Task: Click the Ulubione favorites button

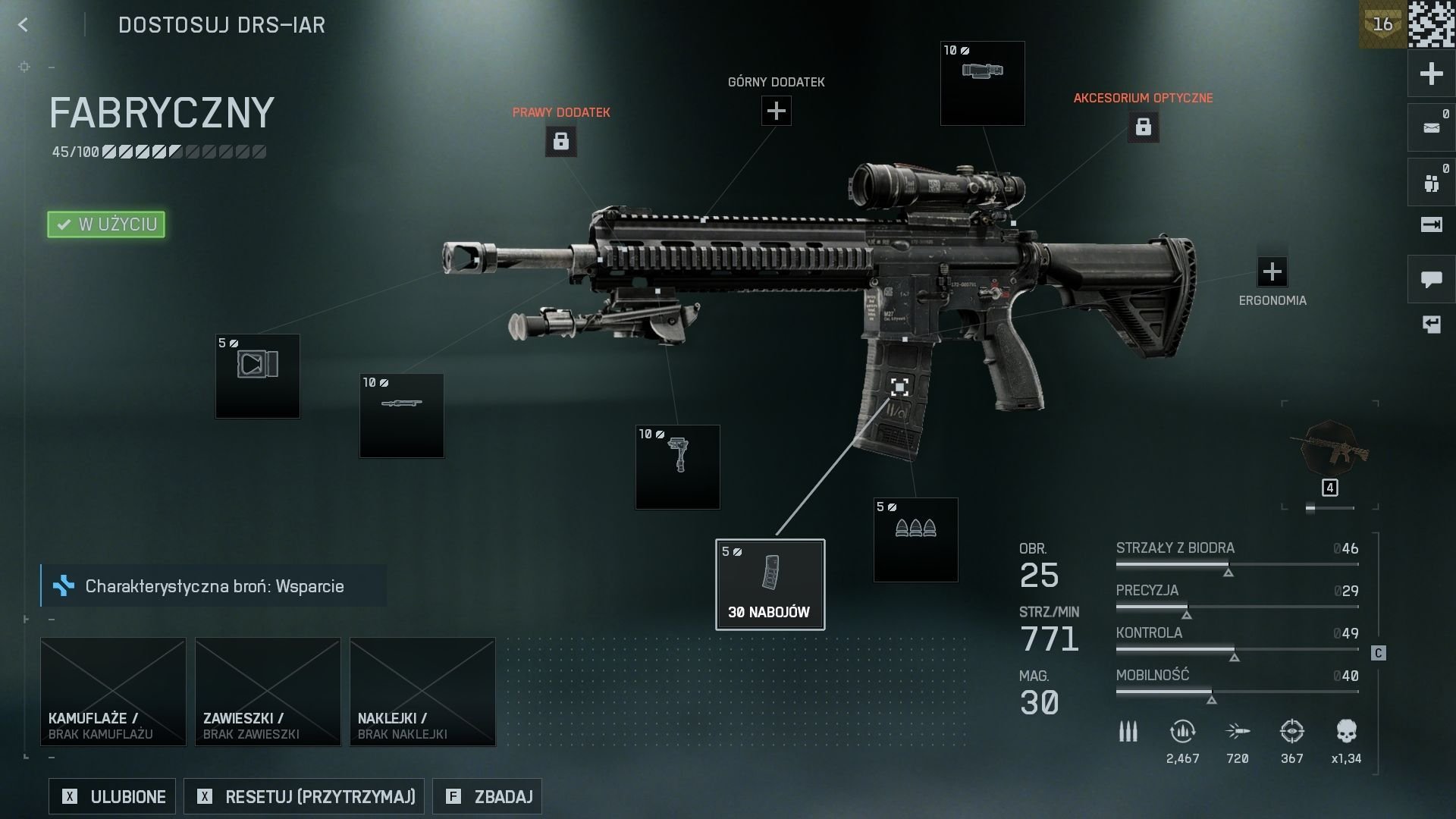Action: click(112, 796)
